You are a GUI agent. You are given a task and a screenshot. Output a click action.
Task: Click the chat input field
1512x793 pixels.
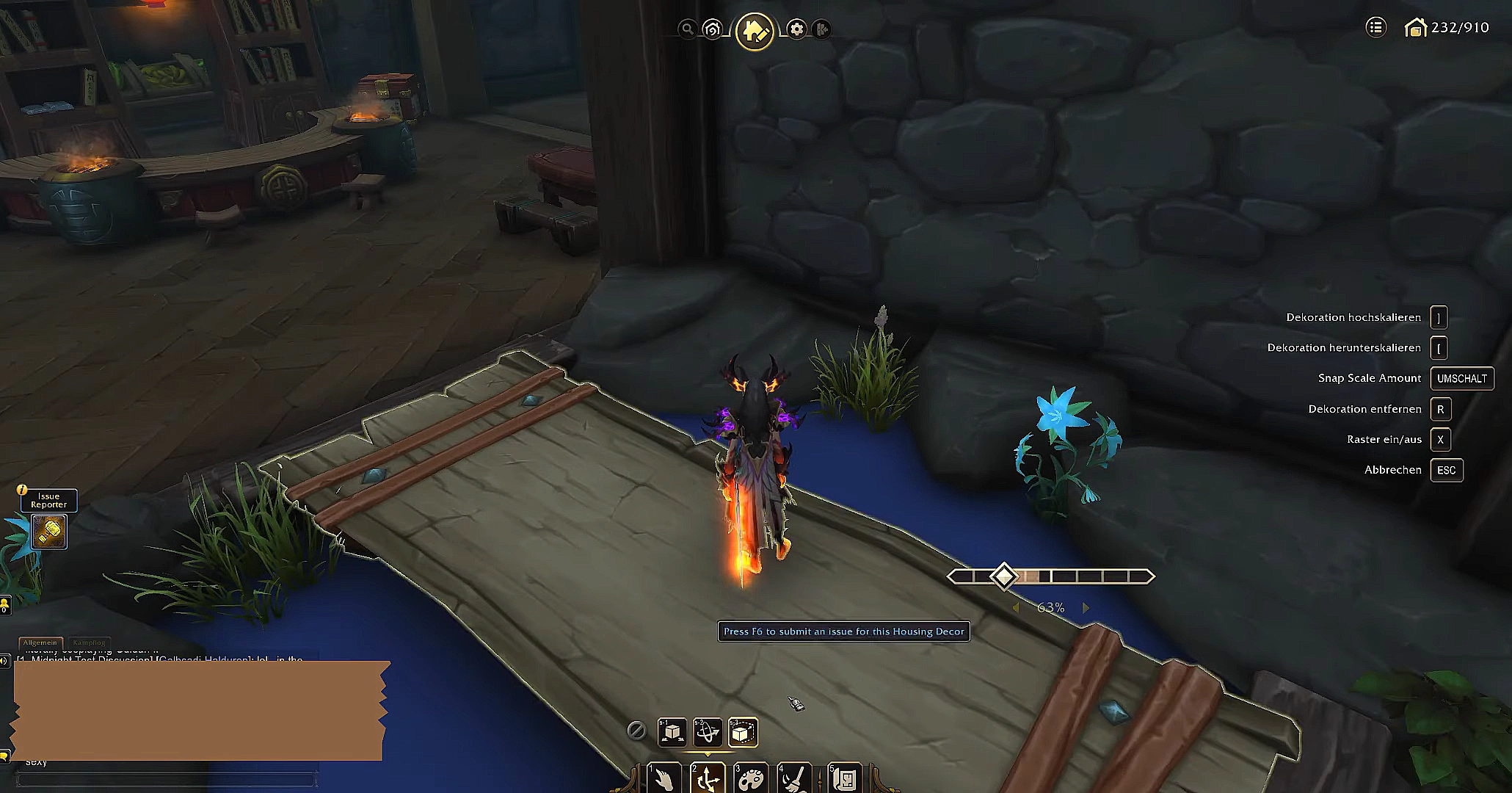[x=167, y=779]
